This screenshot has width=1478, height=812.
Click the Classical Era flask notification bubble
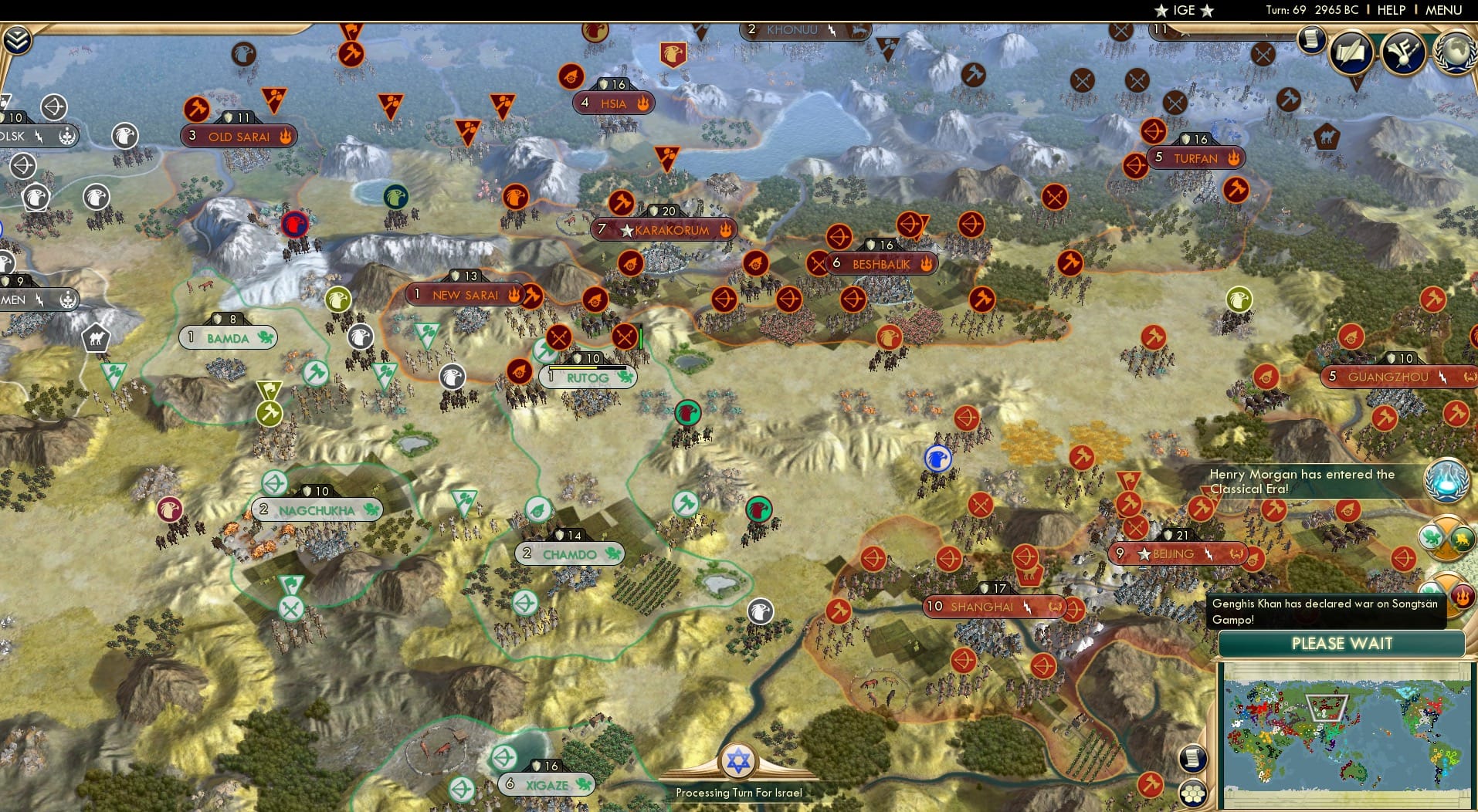[x=1445, y=481]
